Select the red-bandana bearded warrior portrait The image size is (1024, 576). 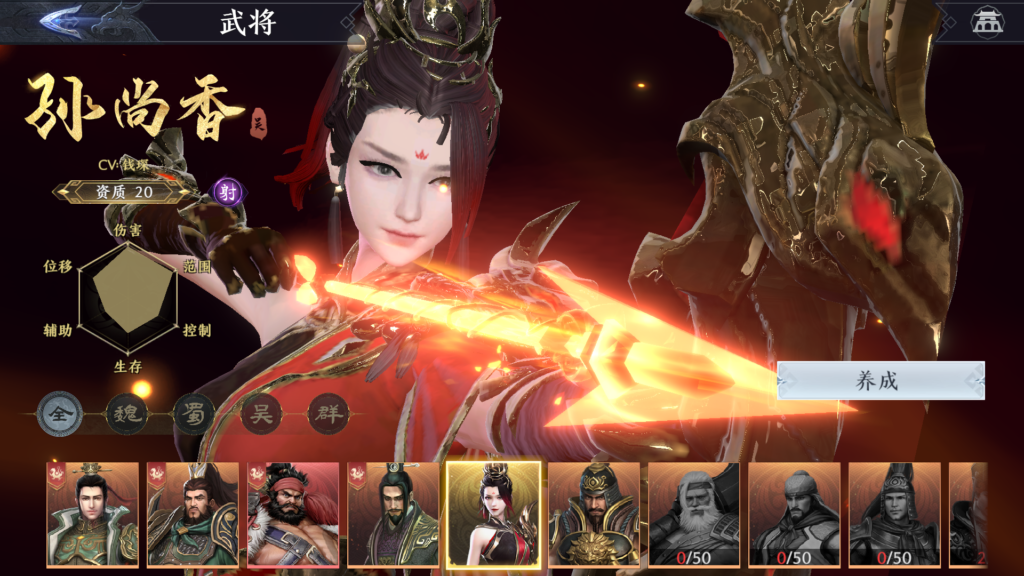[293, 514]
